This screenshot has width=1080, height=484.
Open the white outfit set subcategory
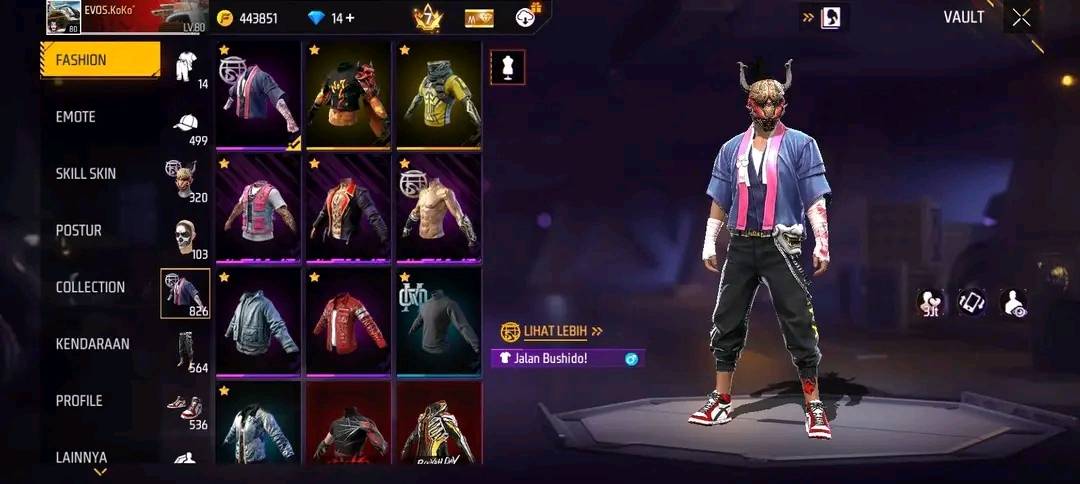point(185,67)
